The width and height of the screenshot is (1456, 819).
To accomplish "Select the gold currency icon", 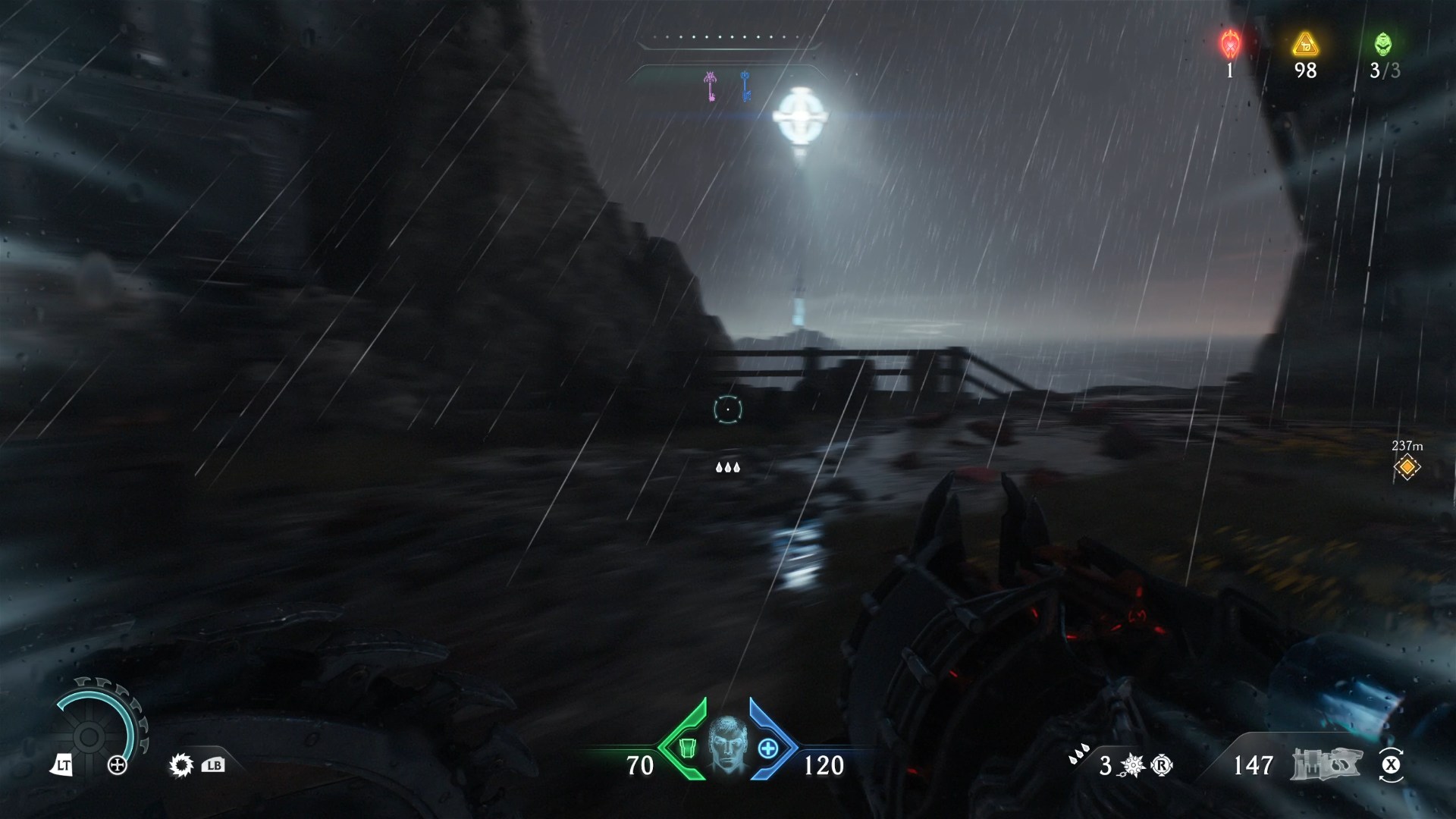I will coord(1305,44).
